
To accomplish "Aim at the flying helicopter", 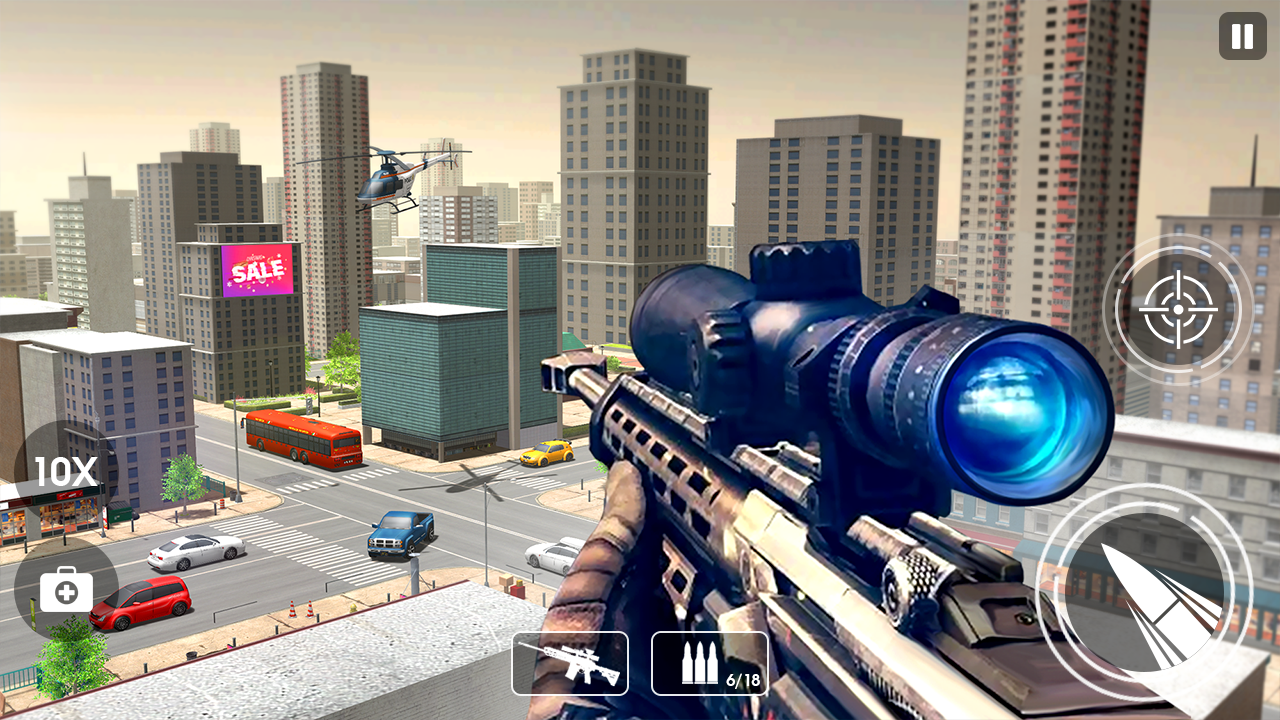I will 390,180.
